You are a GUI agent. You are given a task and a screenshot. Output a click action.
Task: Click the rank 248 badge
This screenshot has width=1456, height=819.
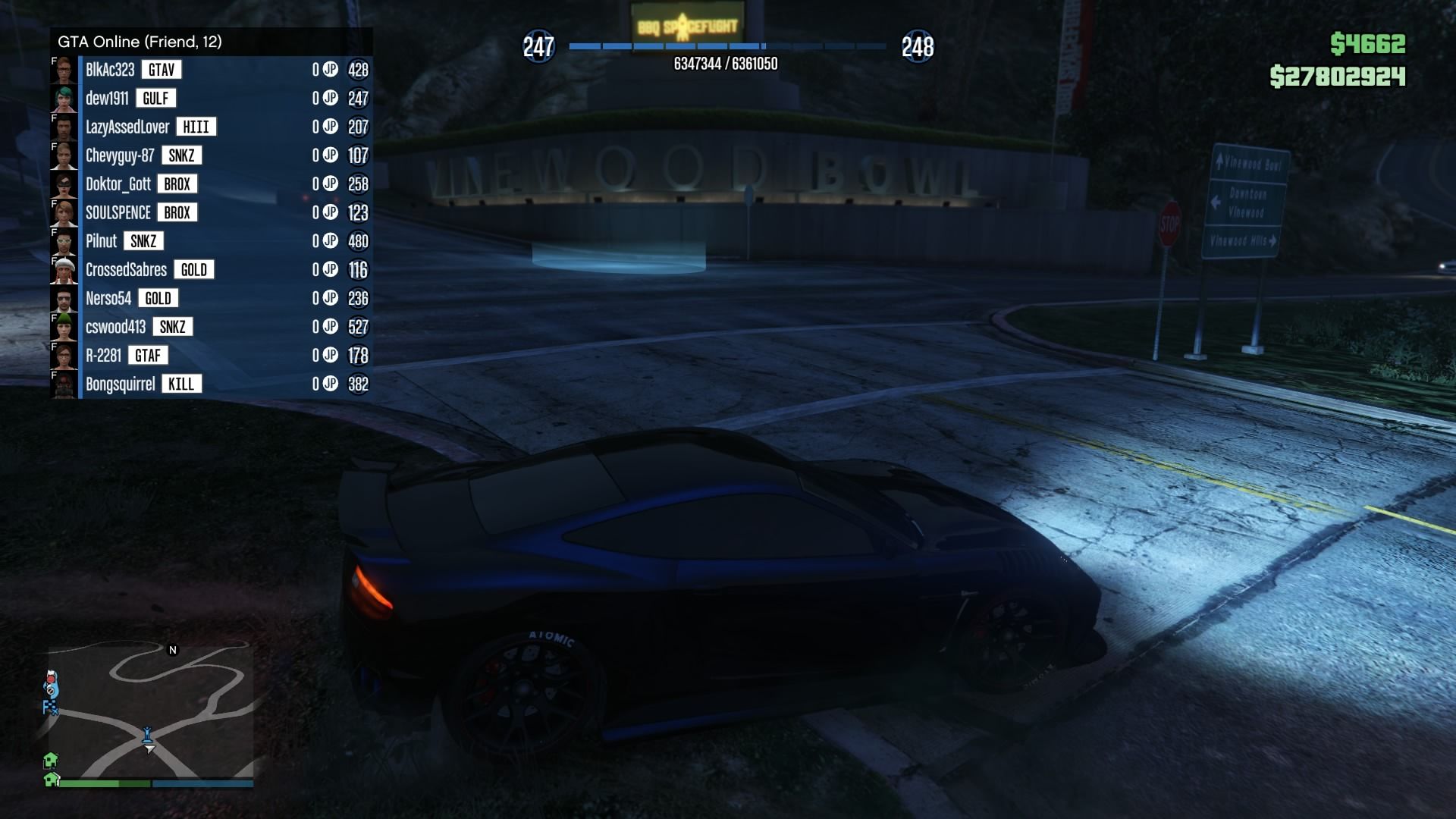tap(918, 45)
